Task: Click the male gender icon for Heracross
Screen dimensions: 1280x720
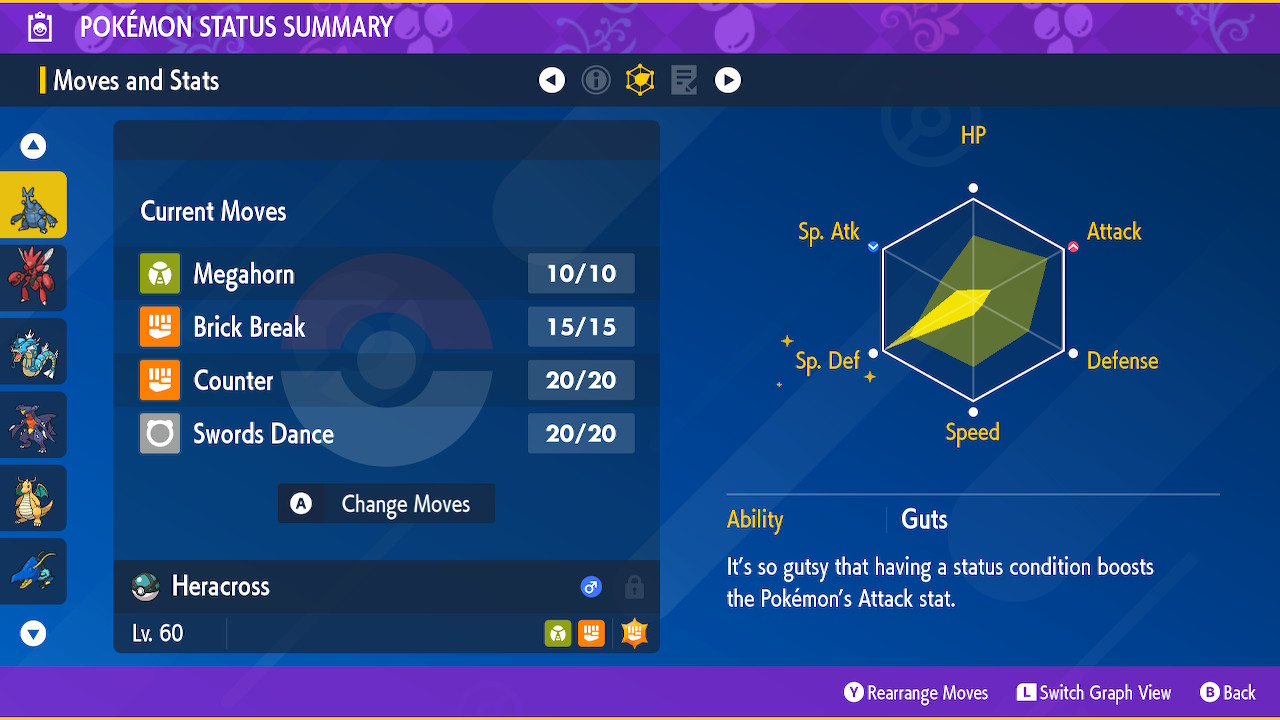Action: [591, 587]
